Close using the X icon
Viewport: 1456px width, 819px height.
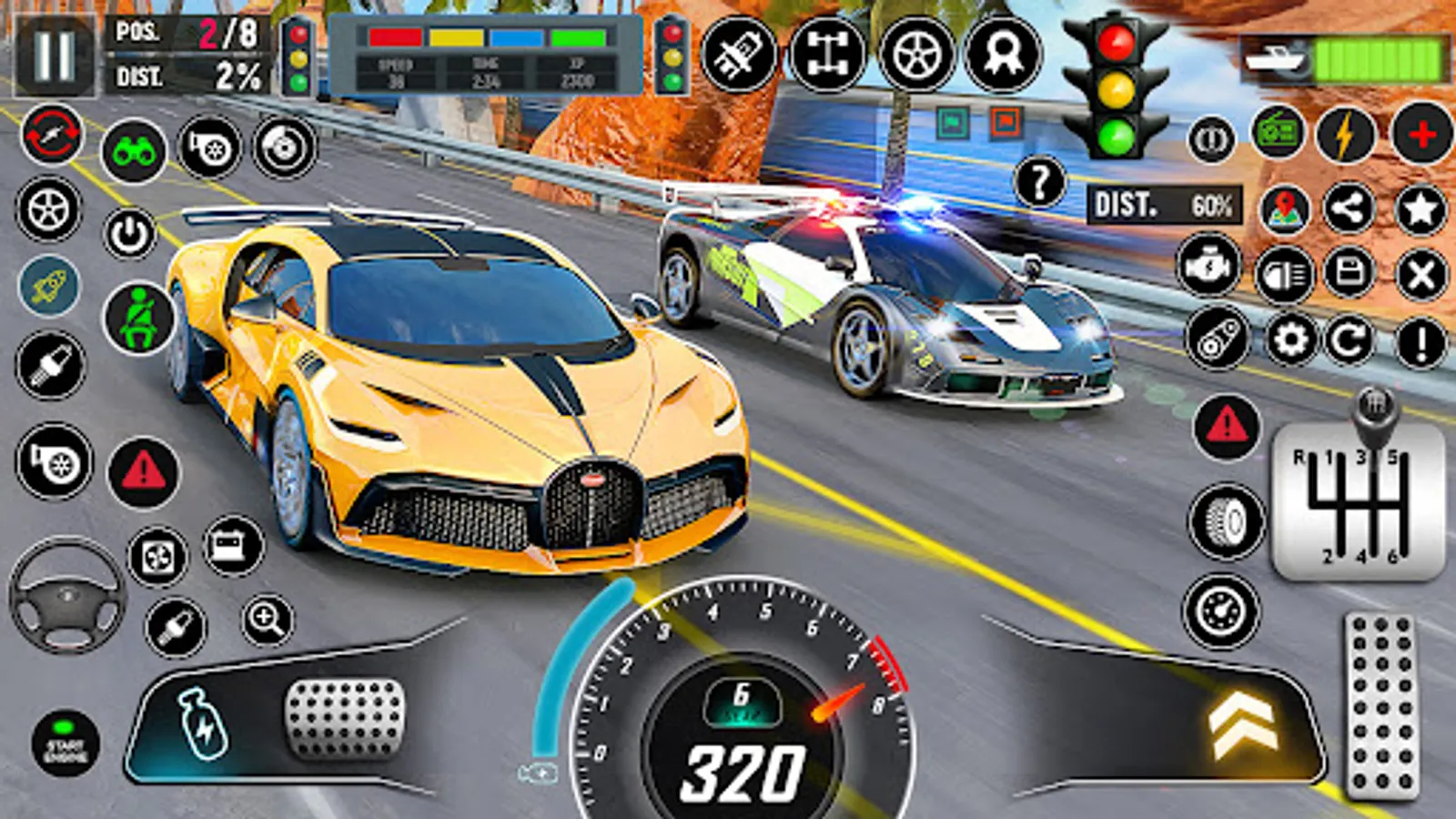1421,275
